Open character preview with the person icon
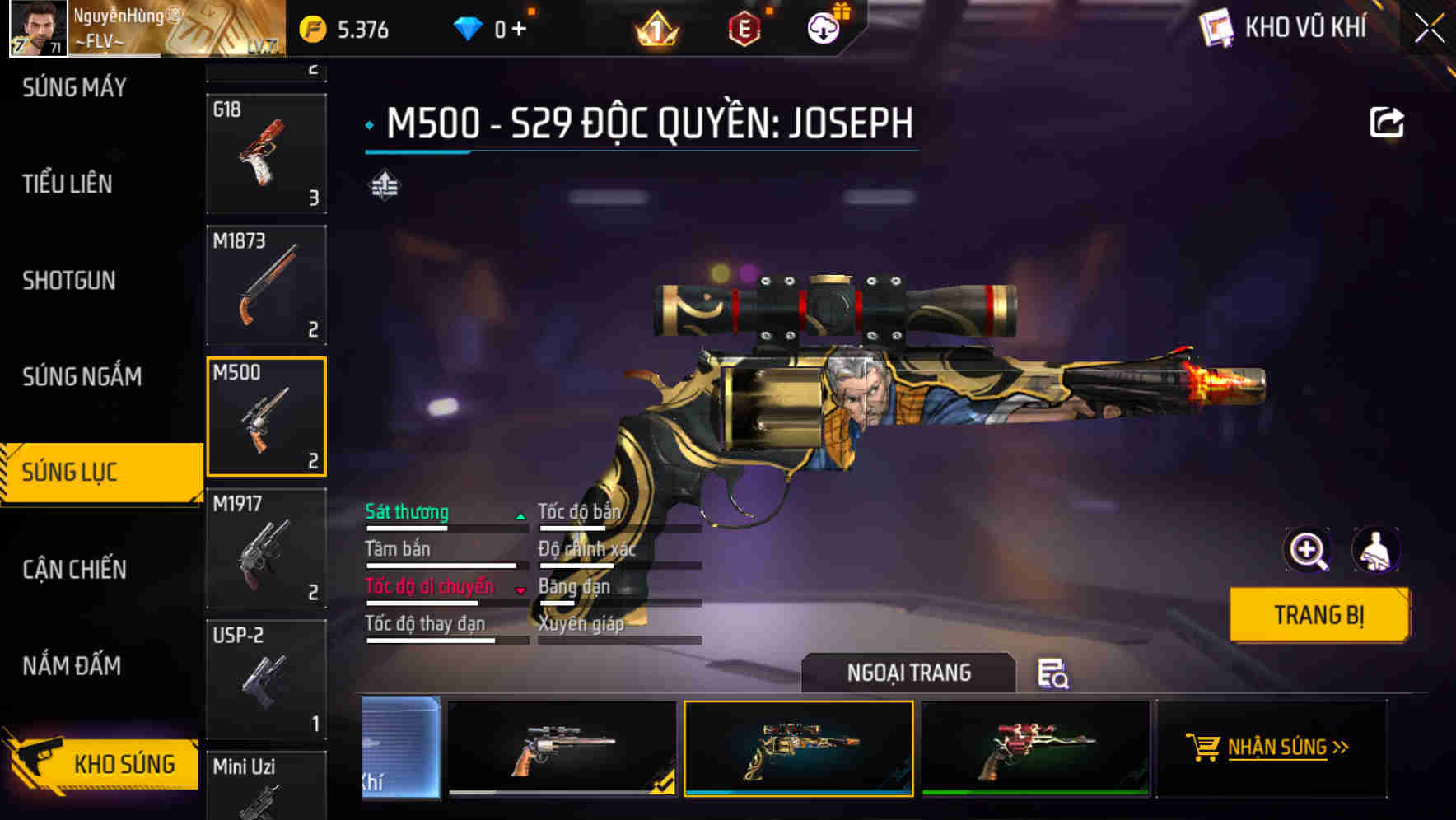The width and height of the screenshot is (1456, 820). point(1377,550)
